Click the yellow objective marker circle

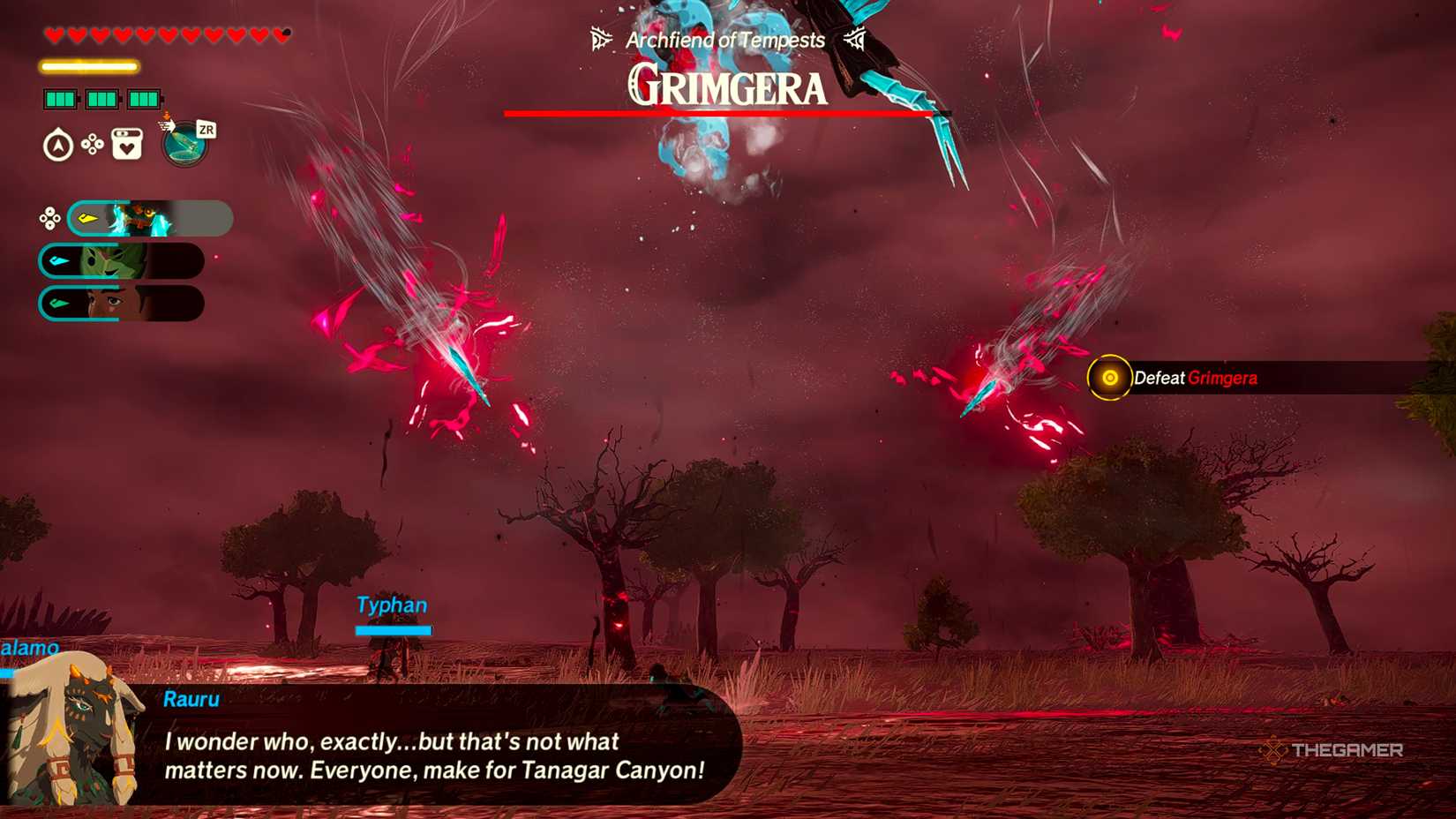point(1107,377)
